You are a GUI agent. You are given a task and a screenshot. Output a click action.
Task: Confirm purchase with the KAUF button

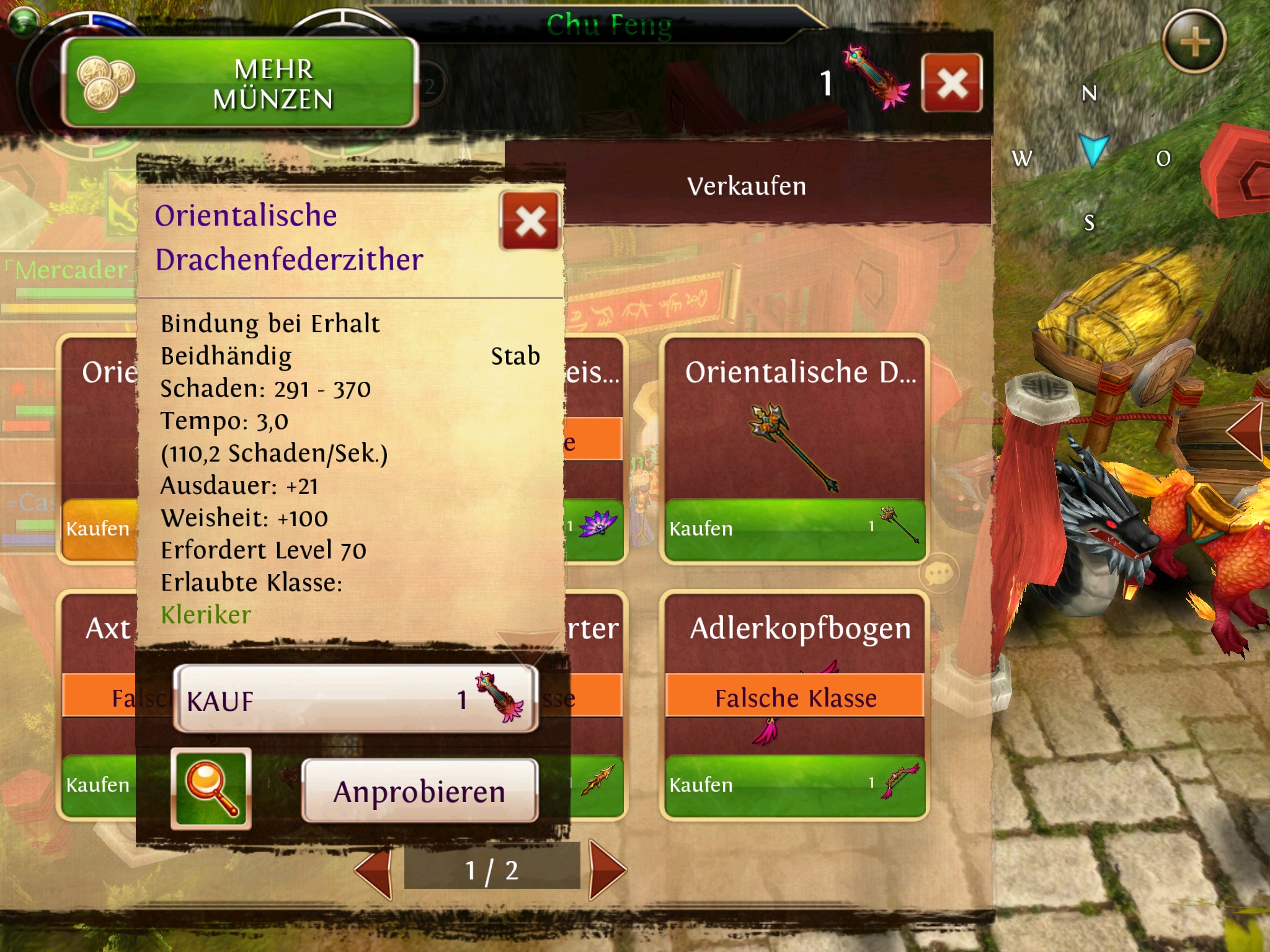click(x=355, y=699)
